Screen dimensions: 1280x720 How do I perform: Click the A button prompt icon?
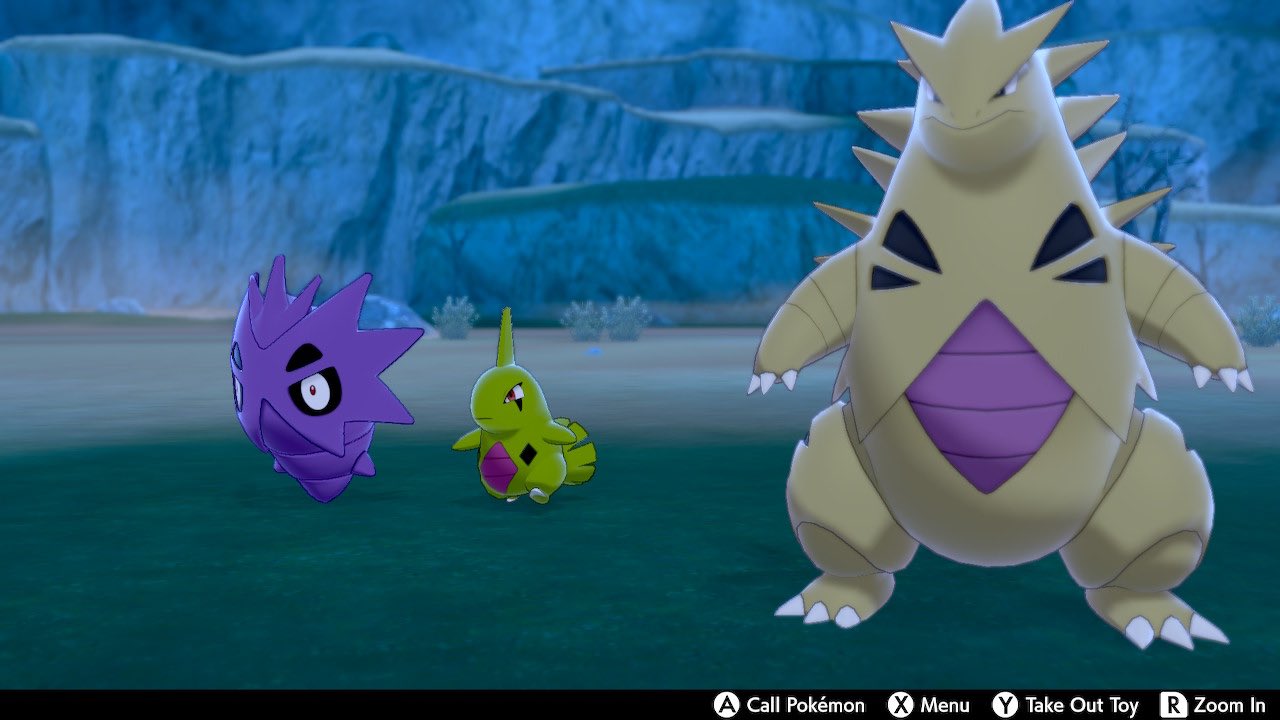pos(725,705)
